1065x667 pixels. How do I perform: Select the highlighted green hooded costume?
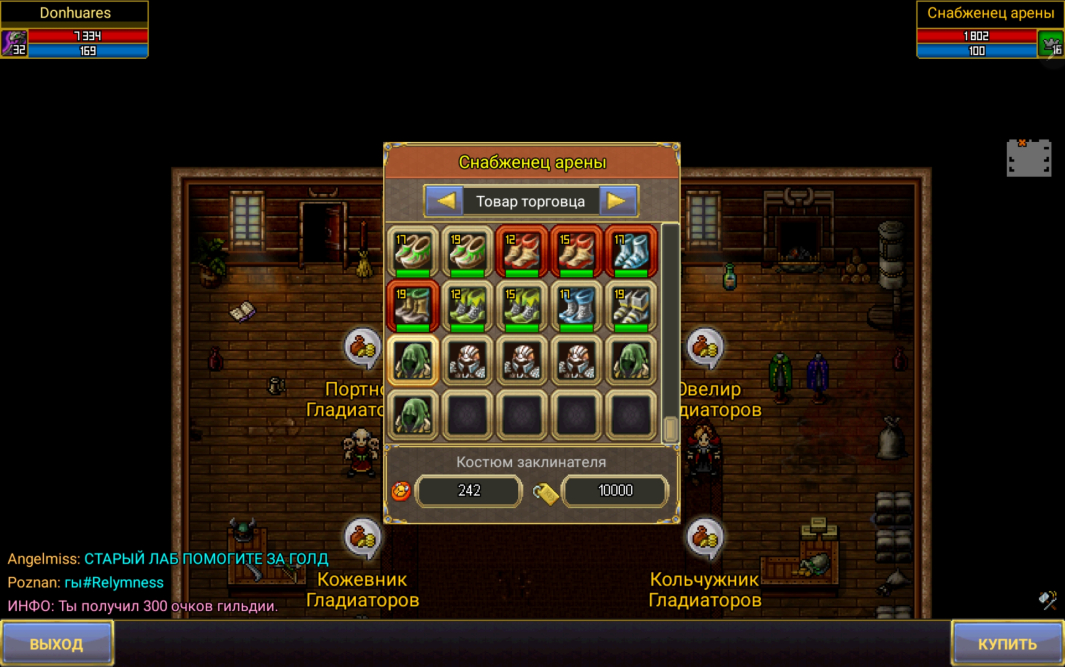pos(413,360)
